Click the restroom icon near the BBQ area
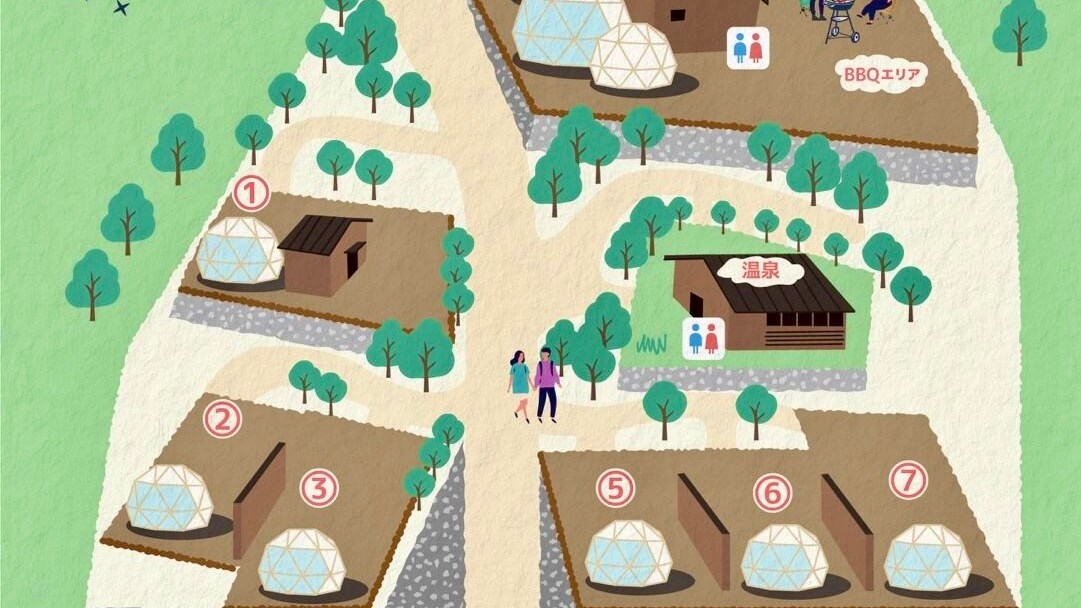The height and width of the screenshot is (608, 1081). point(748,48)
